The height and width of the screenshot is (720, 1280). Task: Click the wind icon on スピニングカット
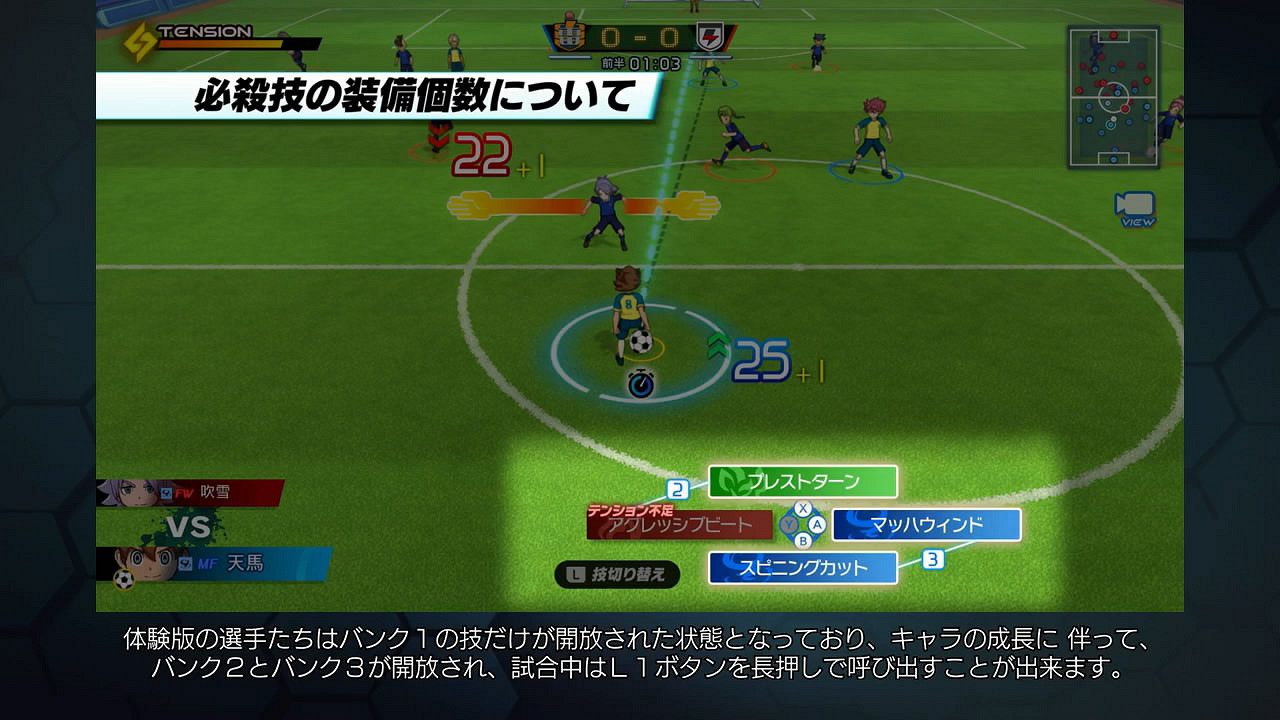click(729, 566)
